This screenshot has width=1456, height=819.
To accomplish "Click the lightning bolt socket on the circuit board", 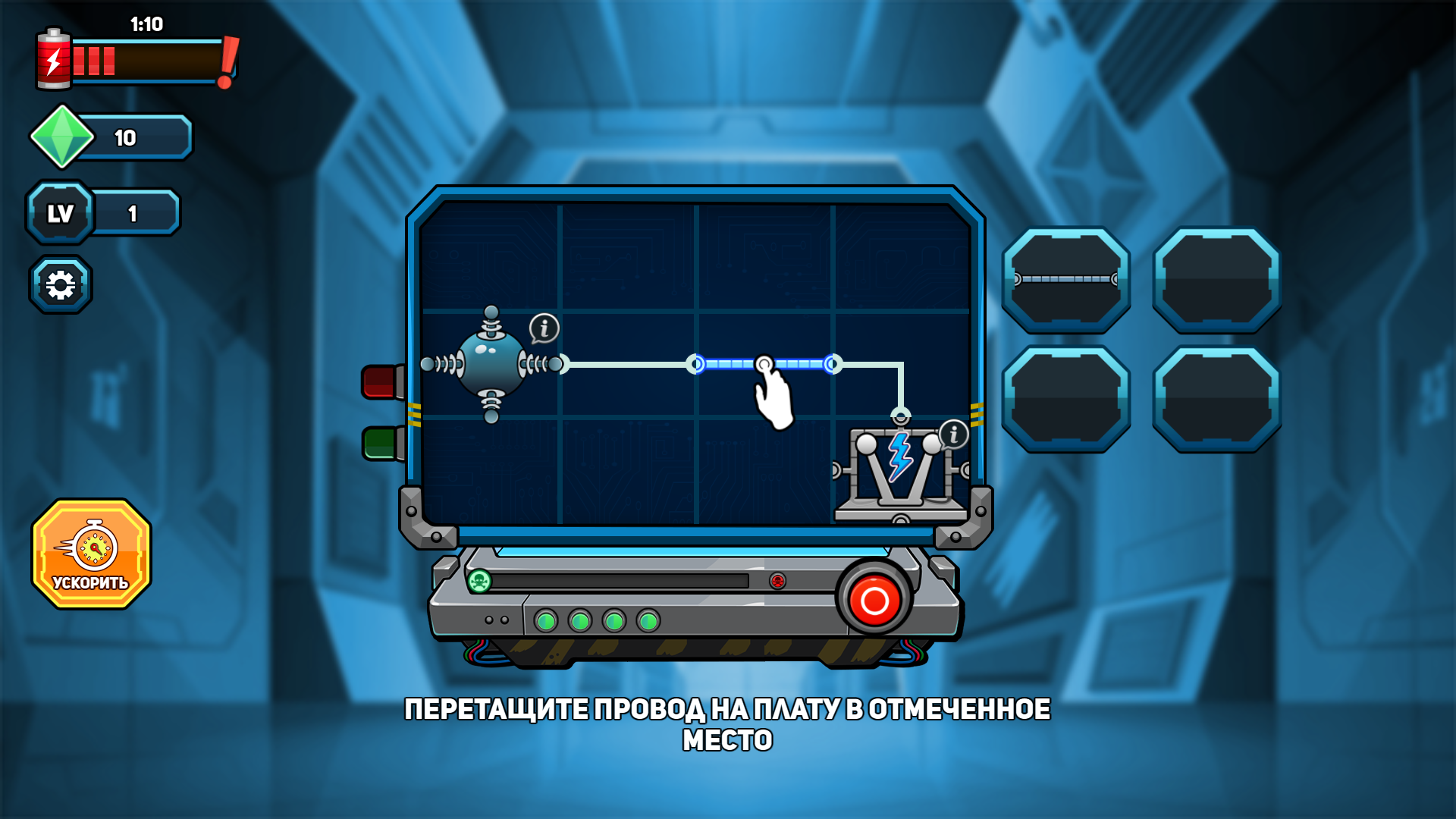I will tap(899, 457).
